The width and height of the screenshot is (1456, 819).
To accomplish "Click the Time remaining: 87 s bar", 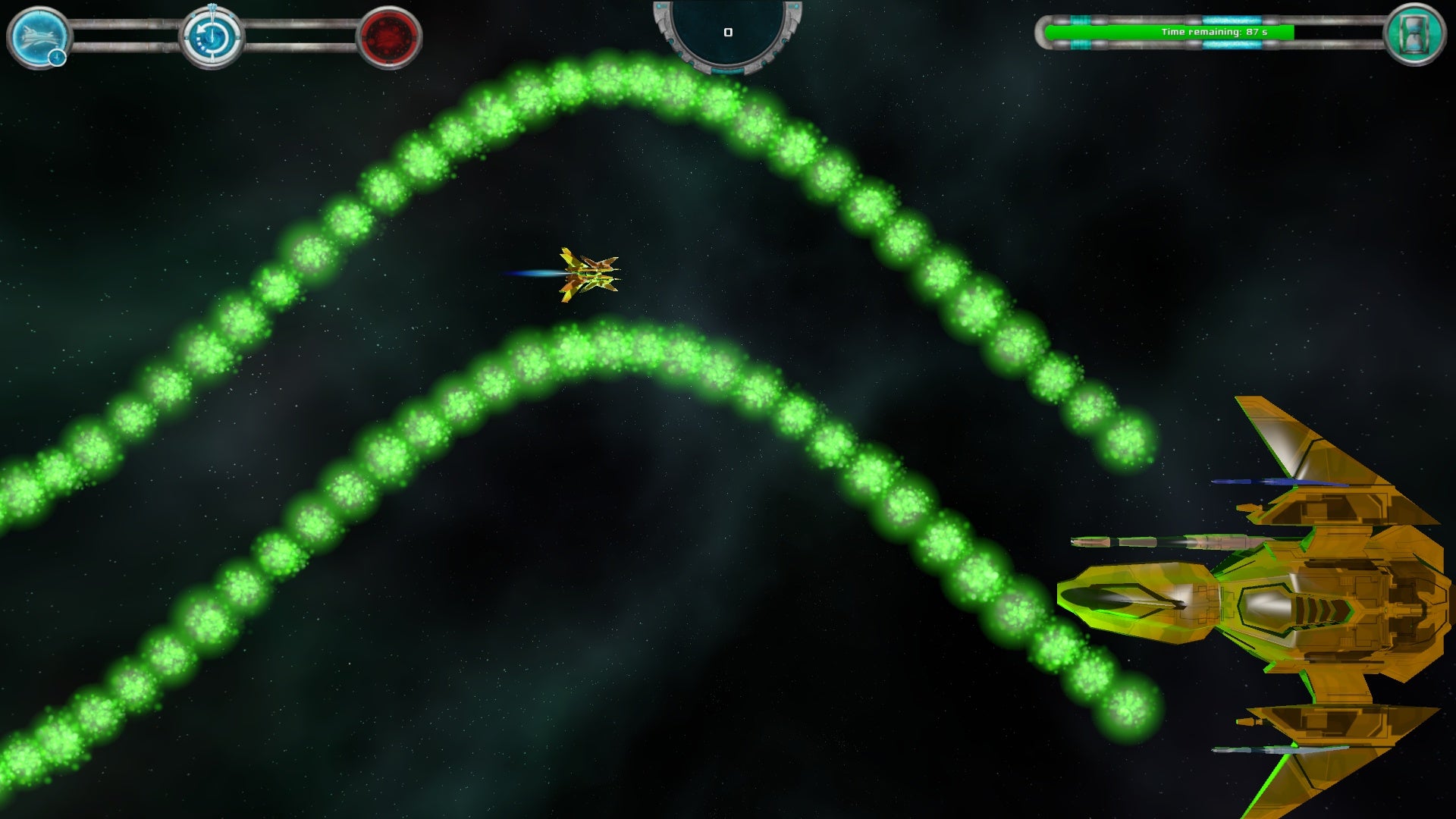I will [x=1213, y=33].
